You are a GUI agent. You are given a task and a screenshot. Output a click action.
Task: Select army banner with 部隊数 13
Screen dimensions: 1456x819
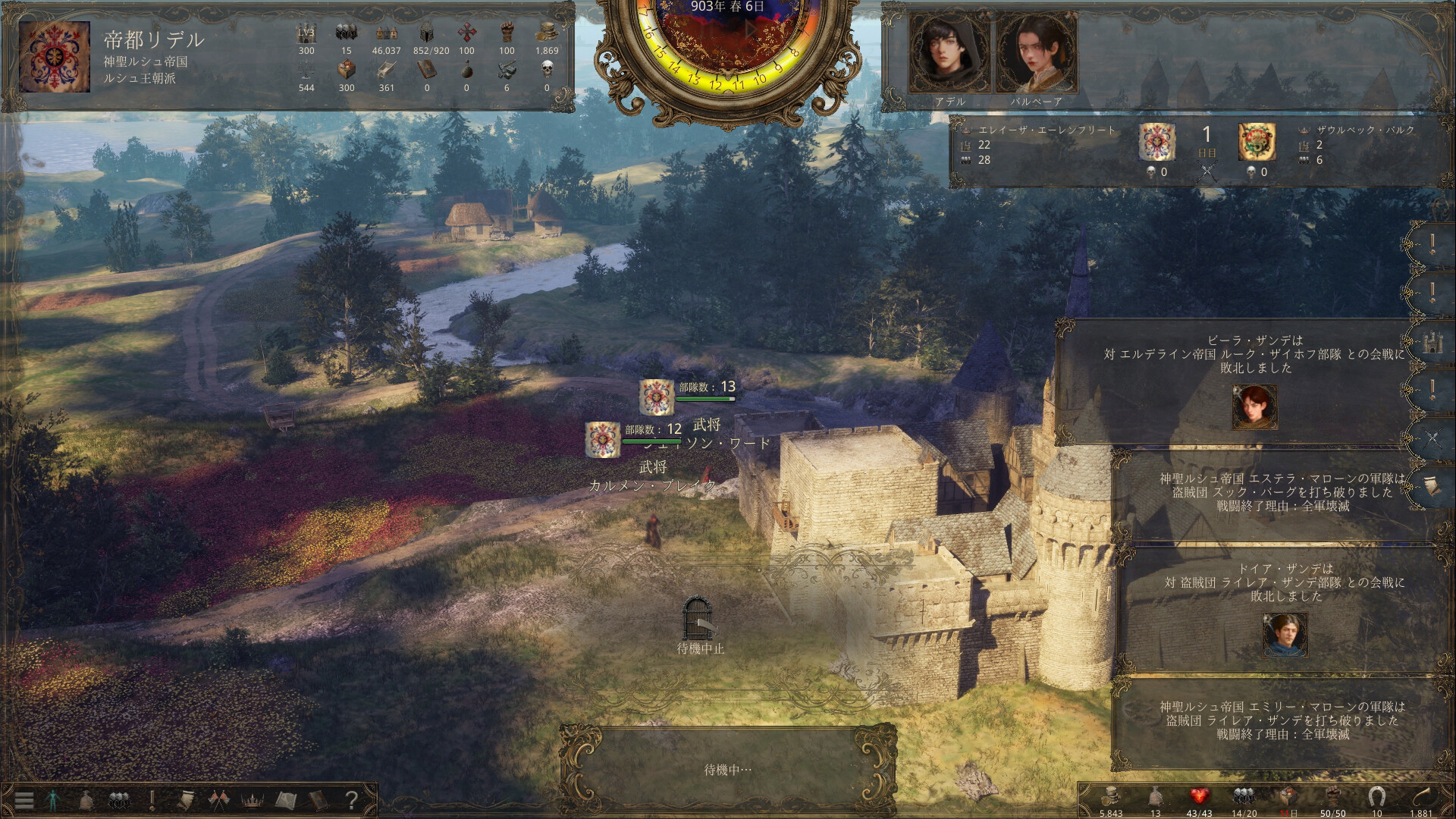[x=656, y=397]
